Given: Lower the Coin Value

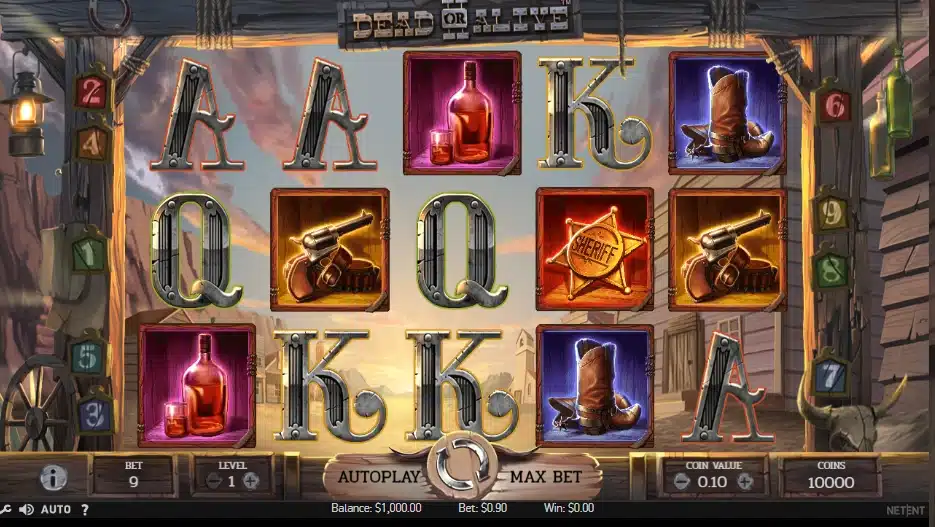Looking at the screenshot, I should pos(681,480).
